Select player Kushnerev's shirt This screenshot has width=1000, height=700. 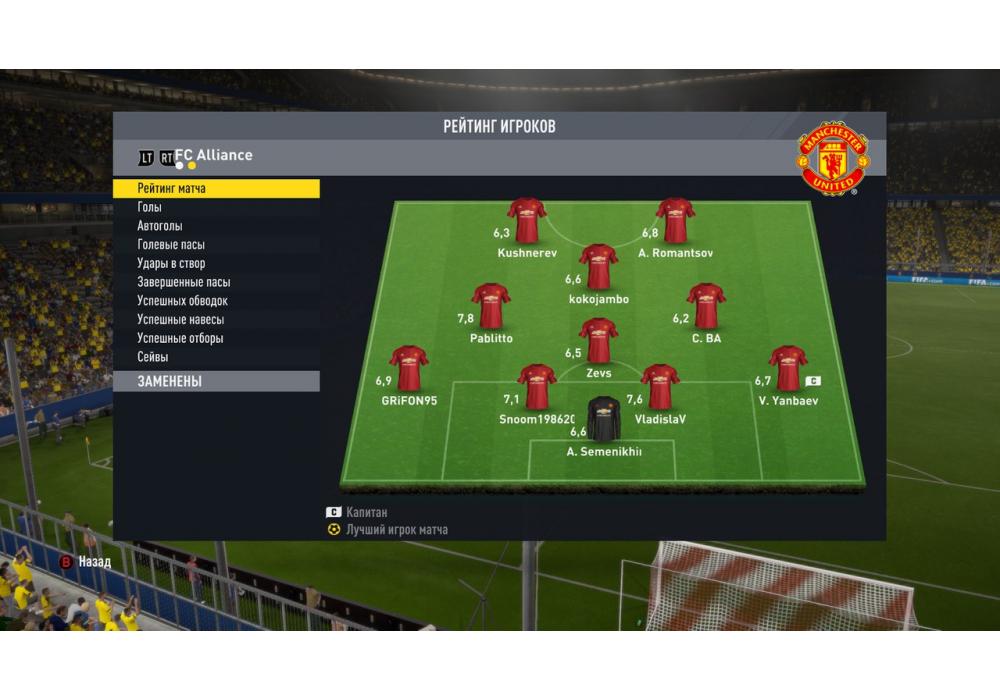coord(526,221)
